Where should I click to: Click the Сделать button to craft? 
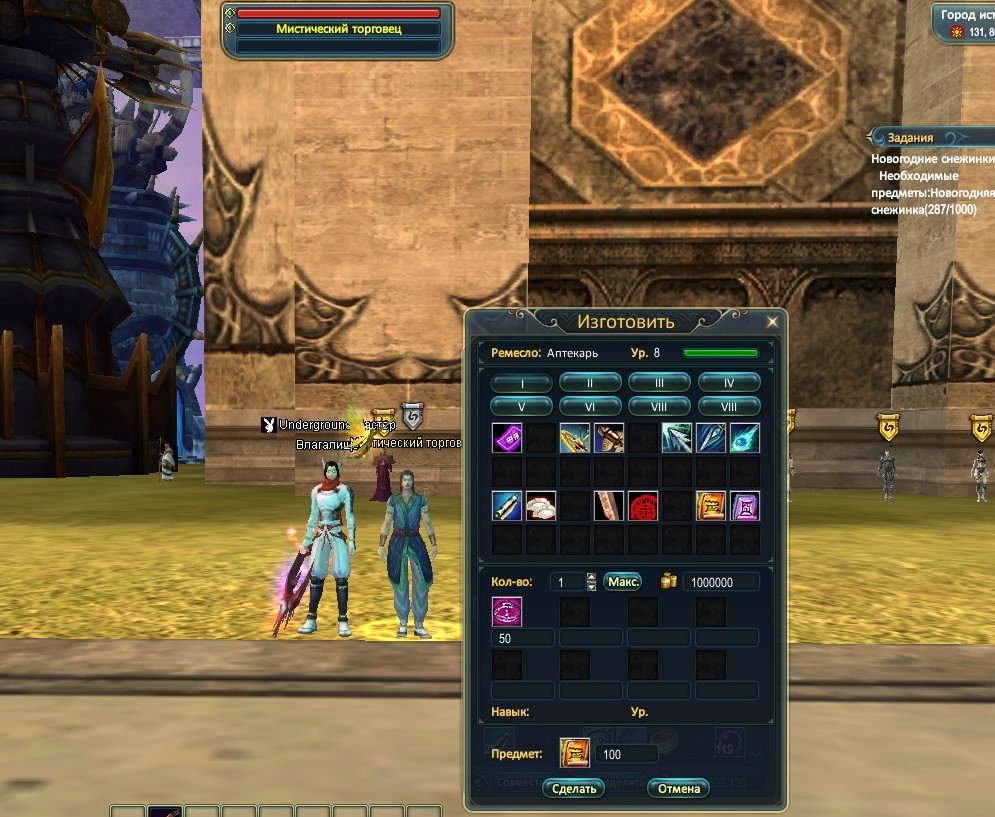click(575, 788)
